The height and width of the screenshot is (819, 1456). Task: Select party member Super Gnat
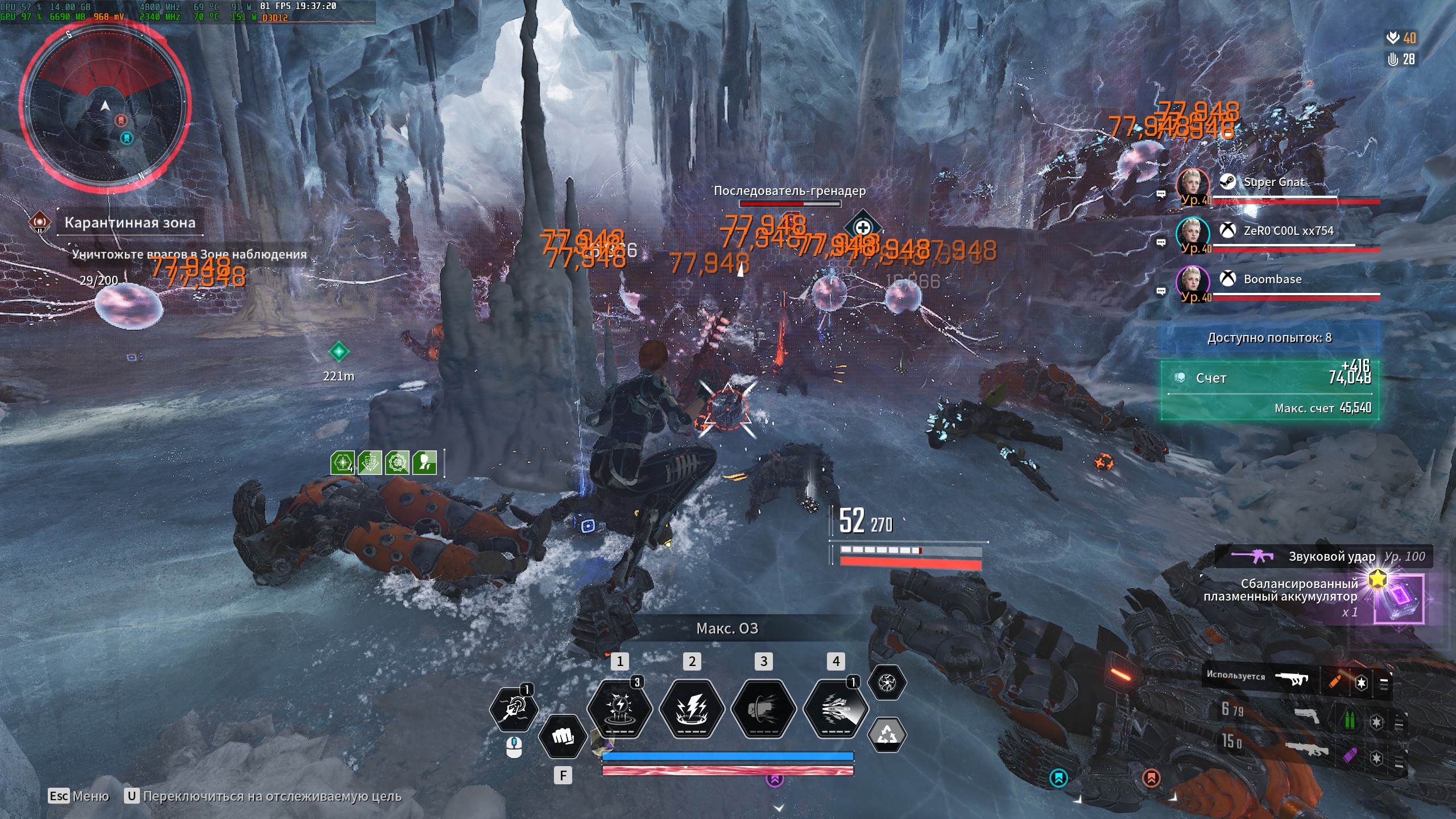[x=1274, y=183]
